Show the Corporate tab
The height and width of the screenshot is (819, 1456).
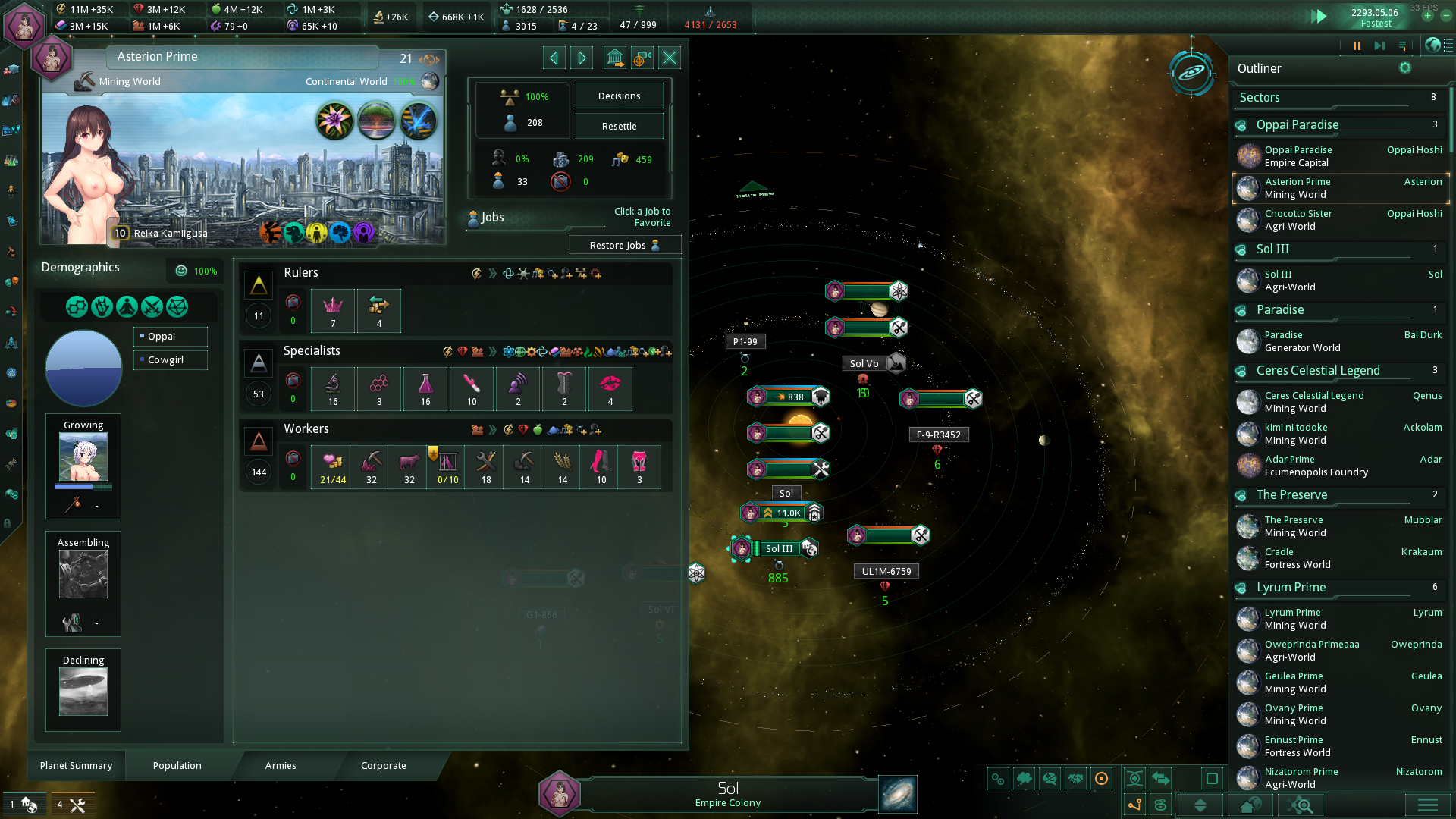click(383, 766)
